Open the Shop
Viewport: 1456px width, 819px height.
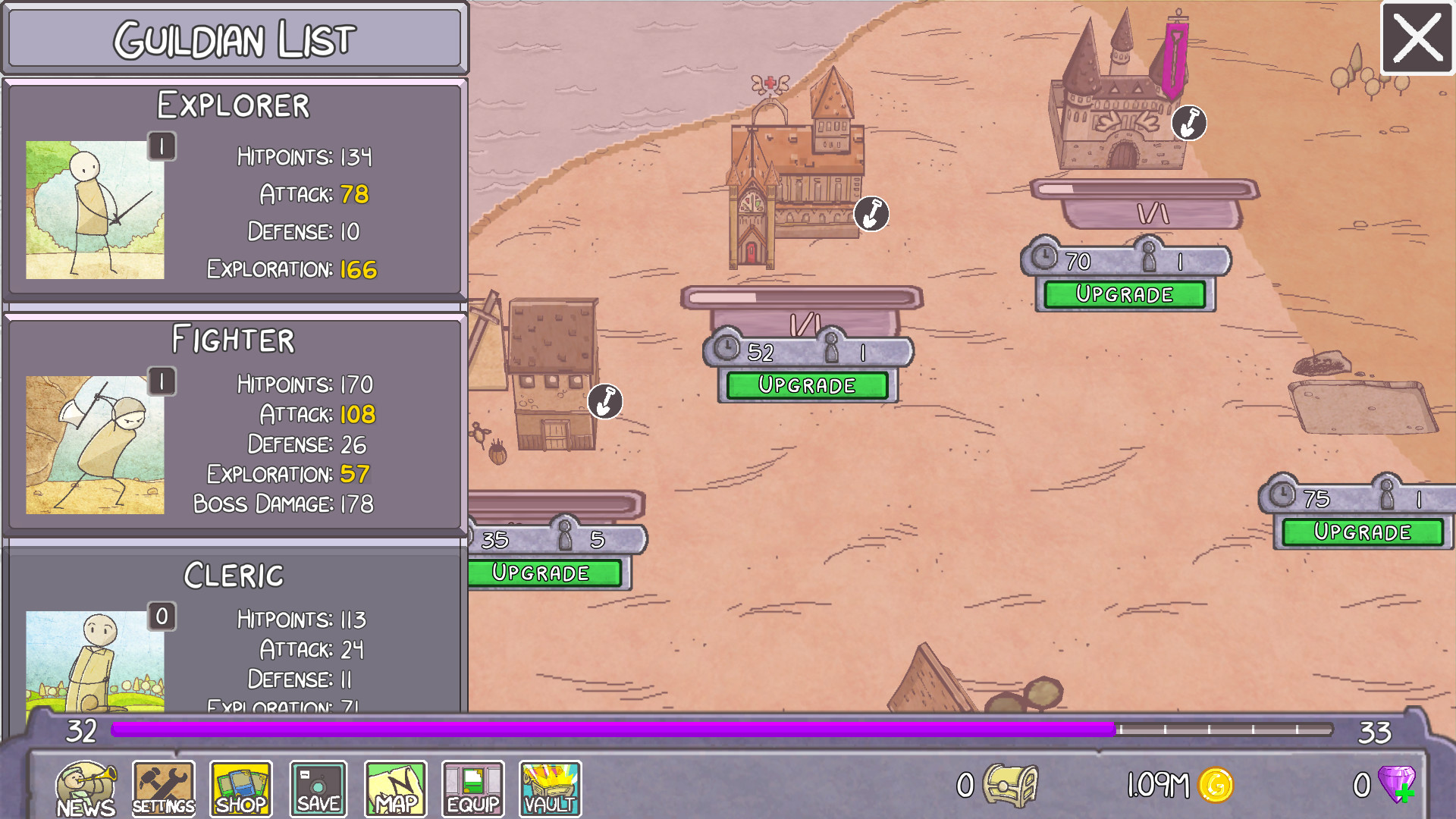pos(240,787)
